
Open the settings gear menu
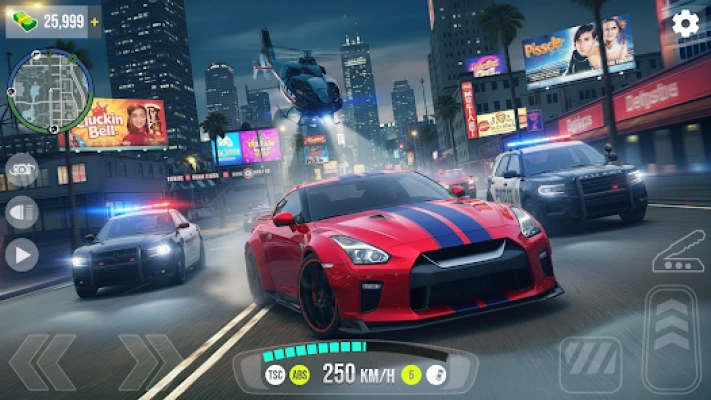coord(685,23)
